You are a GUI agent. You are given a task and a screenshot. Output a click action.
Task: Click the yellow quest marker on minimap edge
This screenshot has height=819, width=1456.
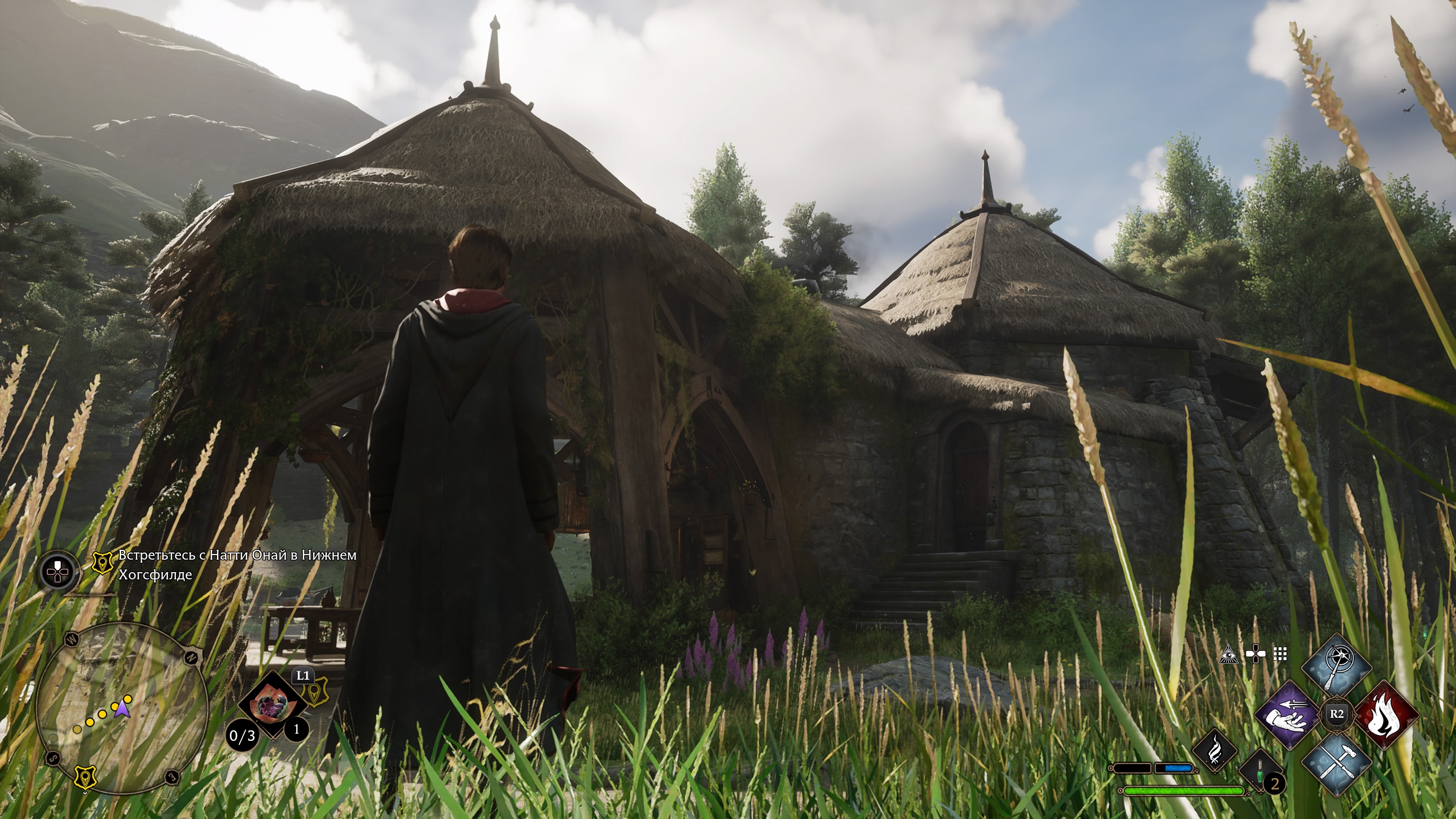(85, 778)
